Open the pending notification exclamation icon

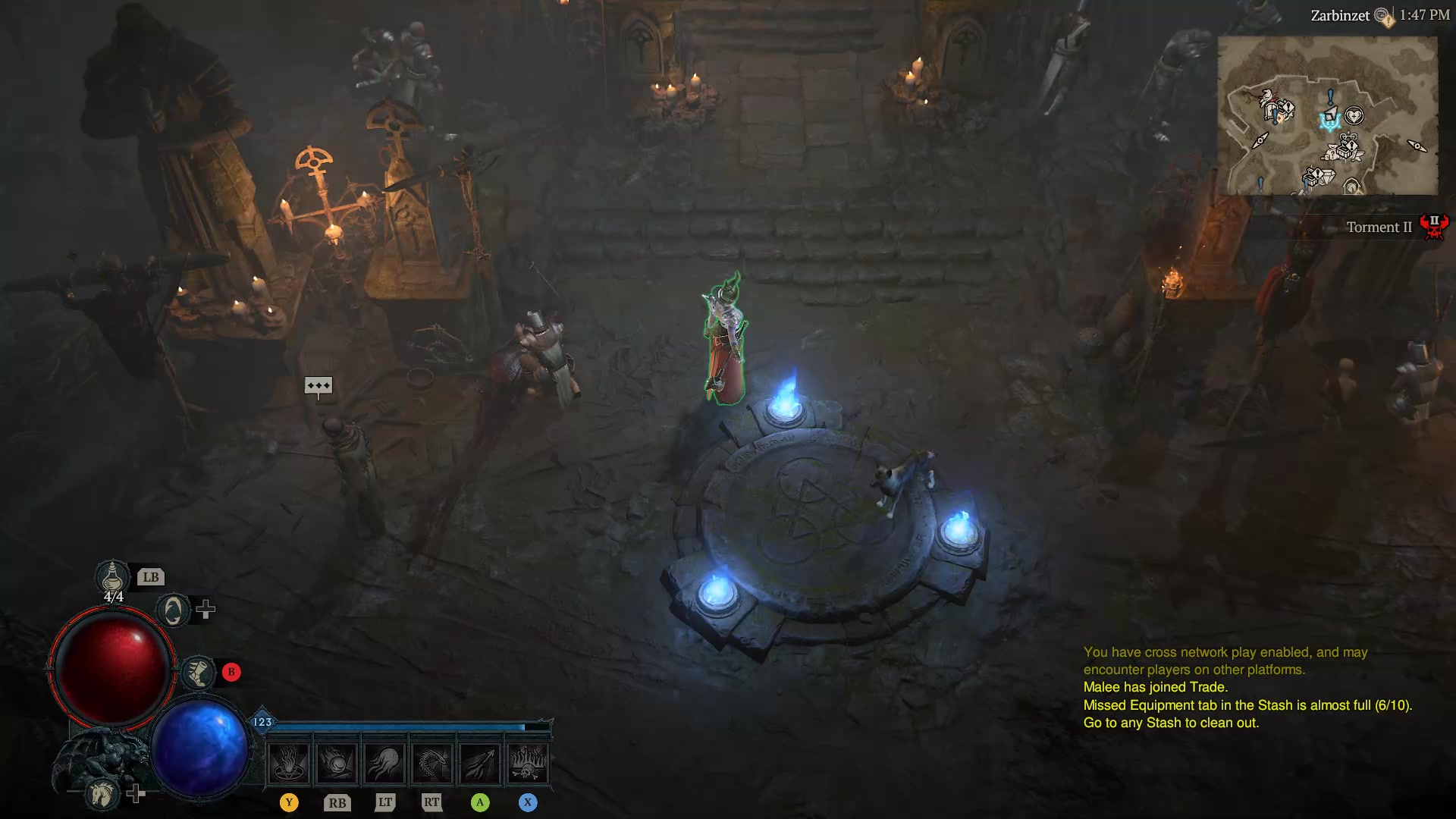[x=1388, y=23]
